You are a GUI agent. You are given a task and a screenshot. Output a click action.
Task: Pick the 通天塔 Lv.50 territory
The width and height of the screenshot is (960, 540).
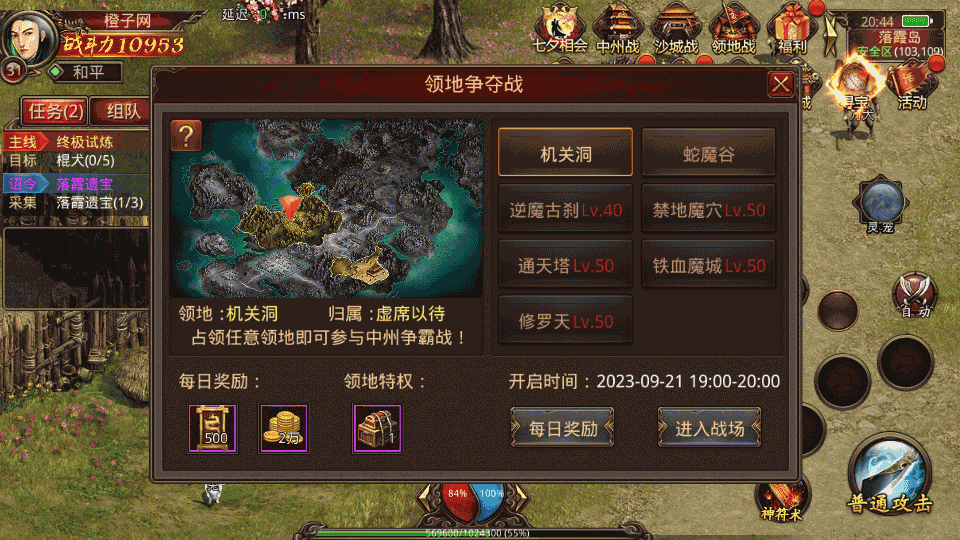click(565, 266)
